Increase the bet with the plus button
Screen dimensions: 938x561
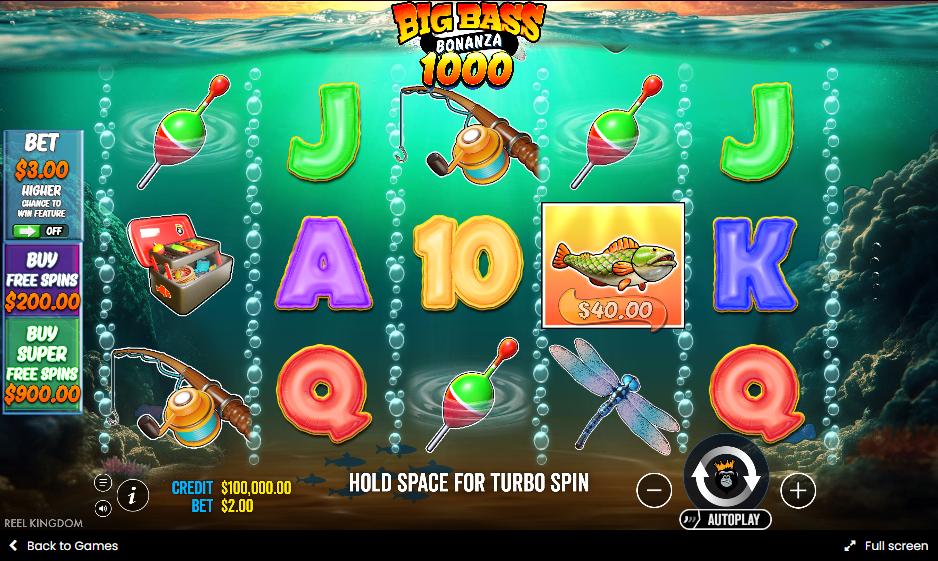pyautogui.click(x=797, y=490)
